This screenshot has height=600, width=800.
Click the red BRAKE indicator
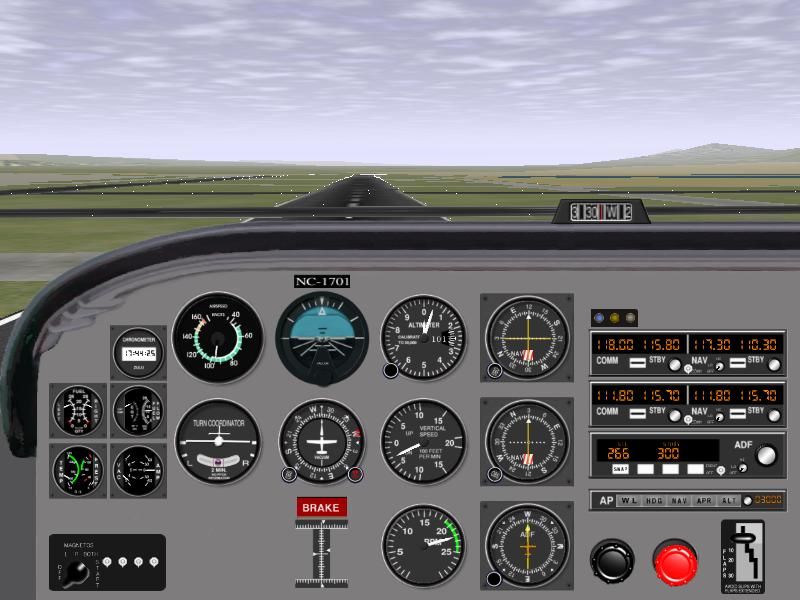[x=321, y=508]
